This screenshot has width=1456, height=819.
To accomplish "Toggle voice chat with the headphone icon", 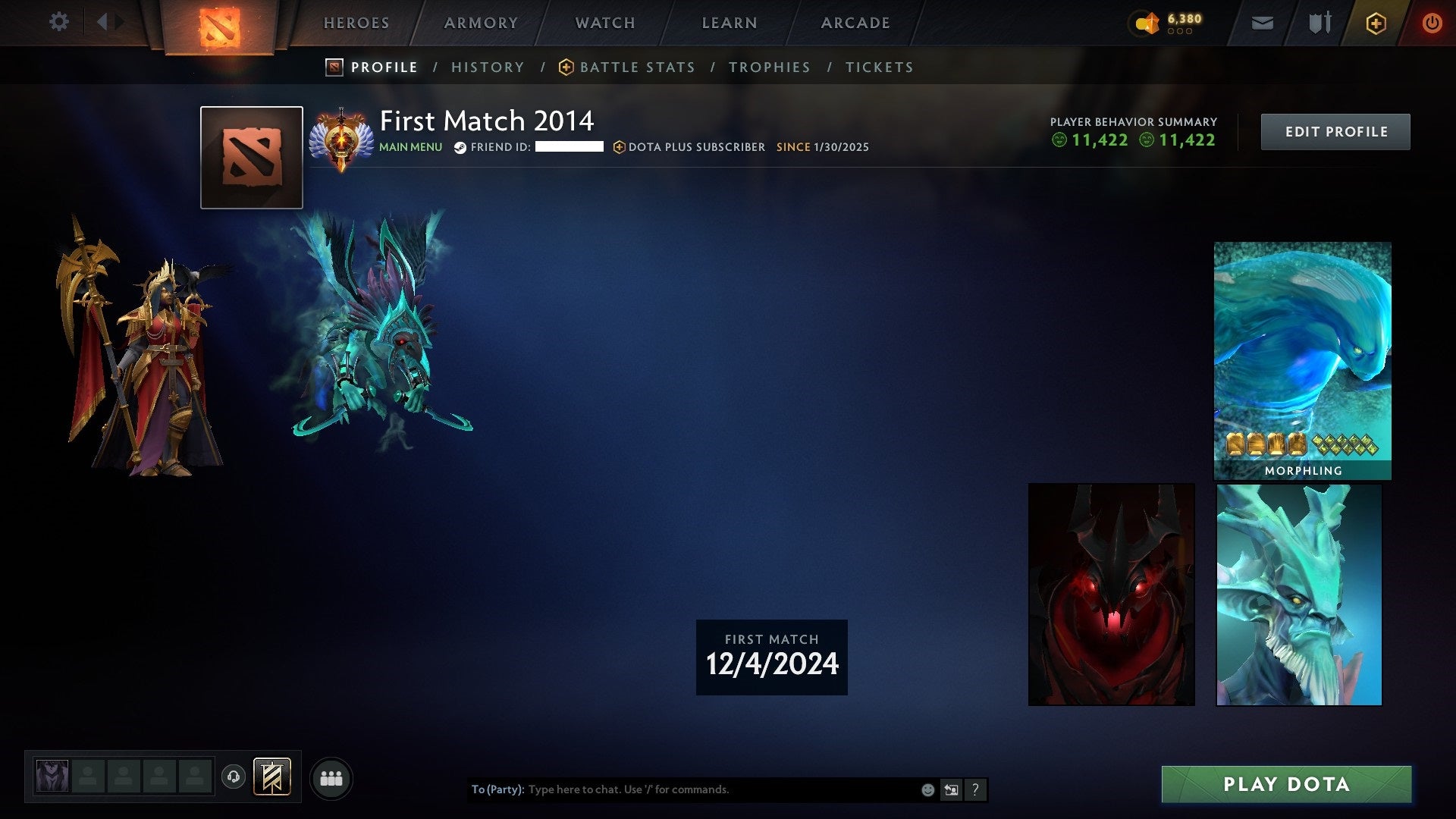I will [x=234, y=776].
